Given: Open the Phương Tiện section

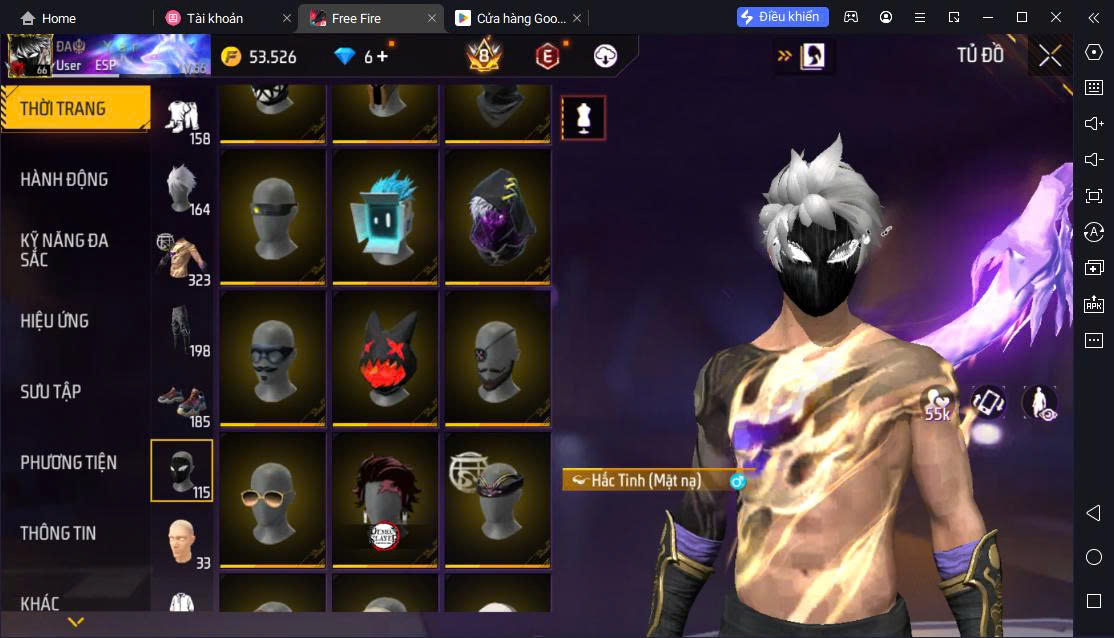Looking at the screenshot, I should pyautogui.click(x=68, y=462).
